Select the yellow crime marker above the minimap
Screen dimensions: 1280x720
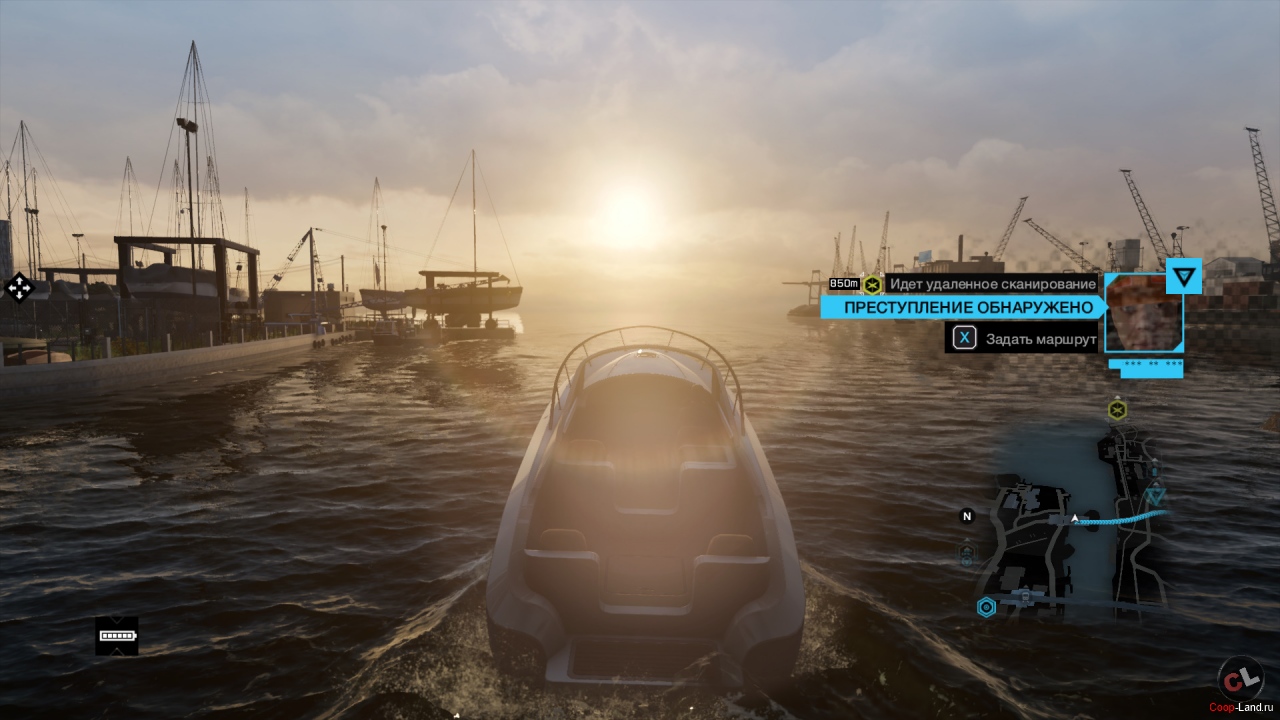click(x=1117, y=409)
